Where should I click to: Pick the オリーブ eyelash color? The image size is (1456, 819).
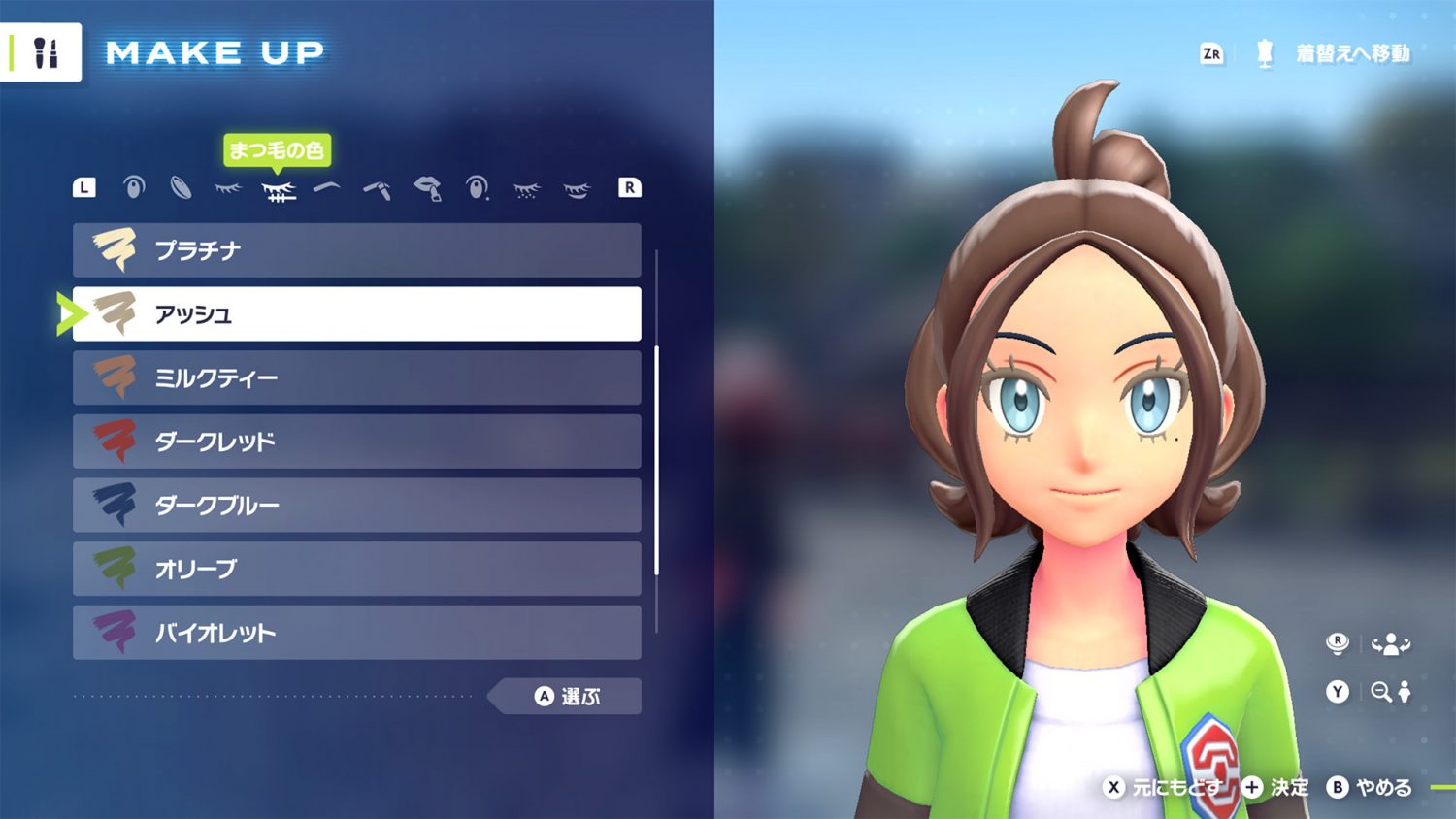[356, 569]
